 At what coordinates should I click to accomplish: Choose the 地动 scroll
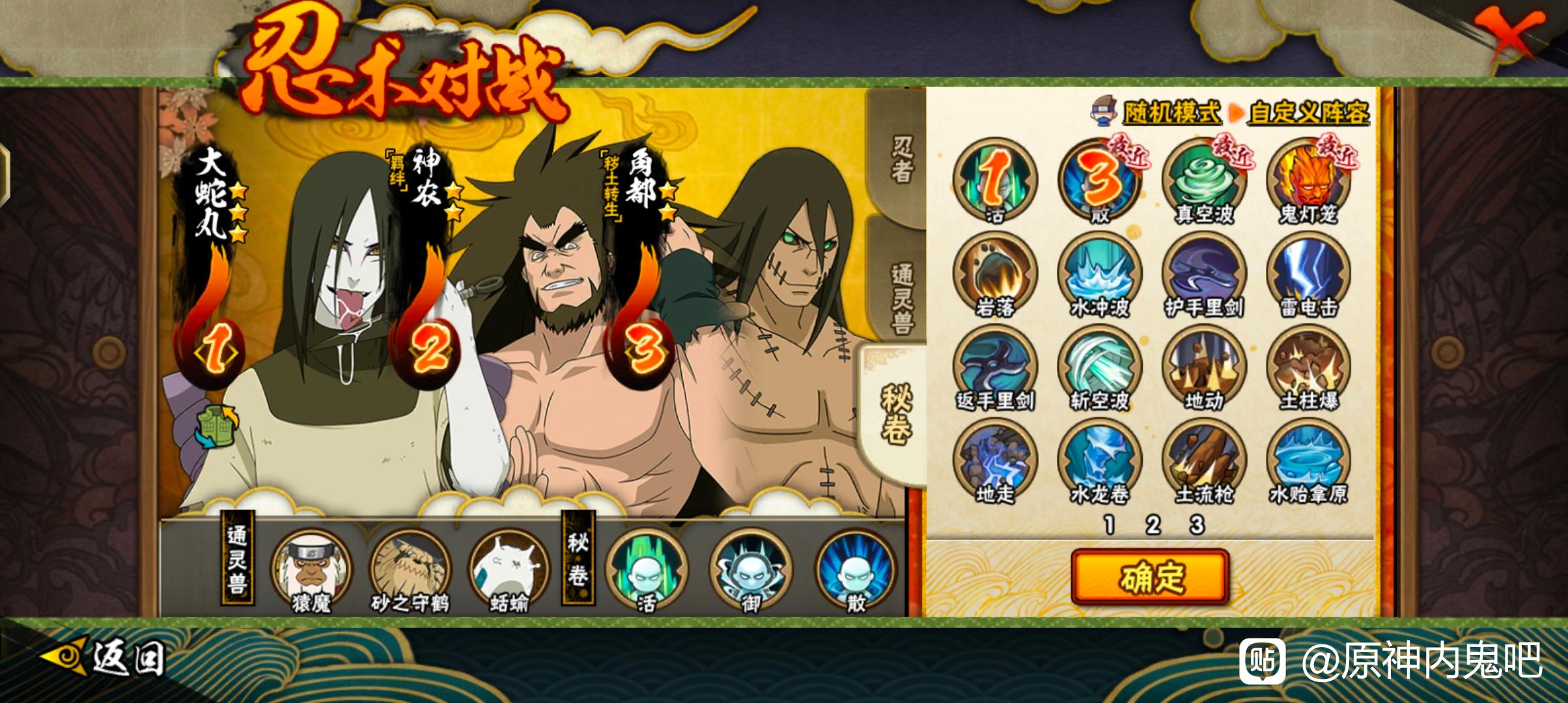1204,367
